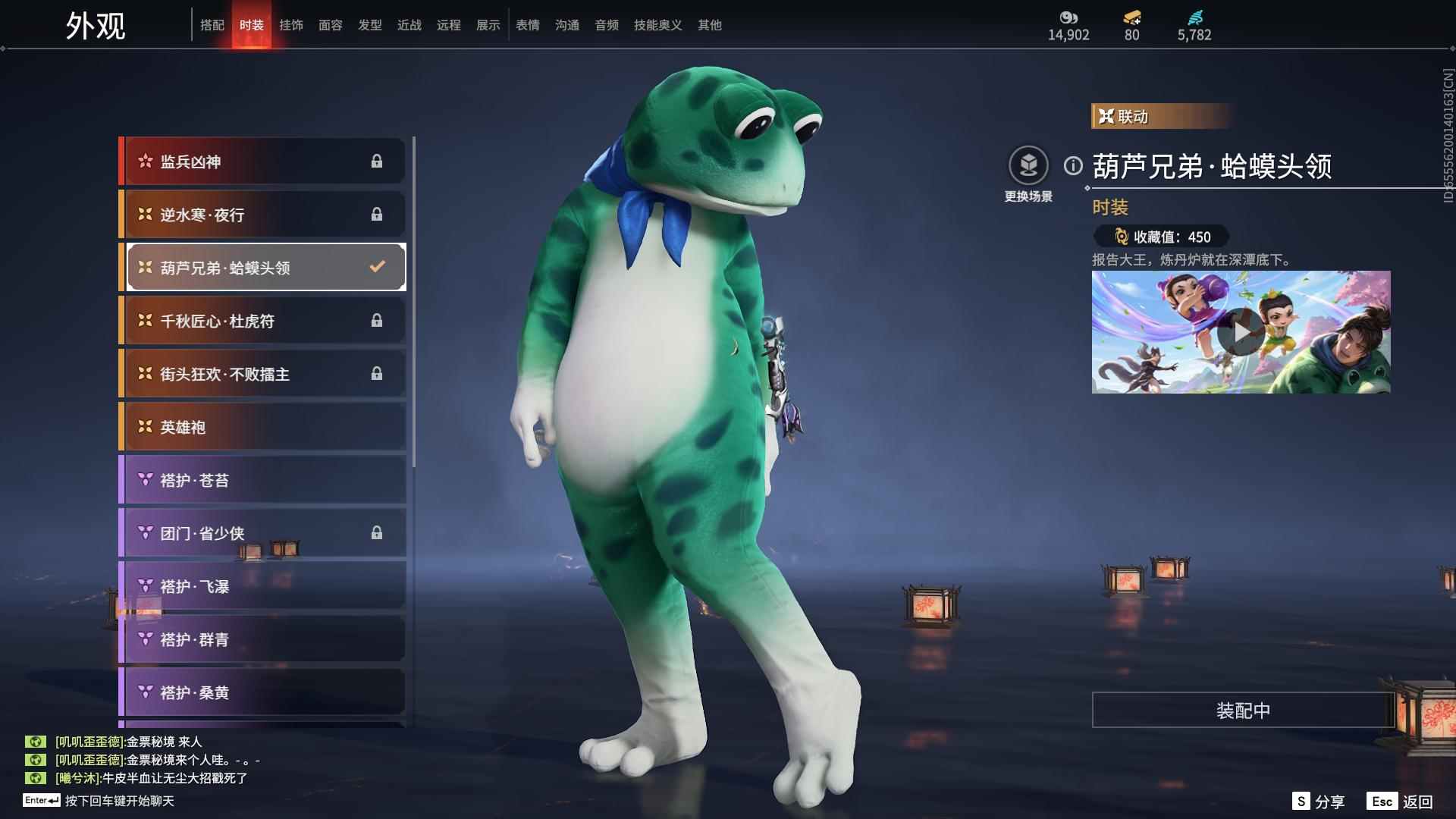Open the 近战 melee tab
Image resolution: width=1456 pixels, height=819 pixels.
tap(409, 25)
